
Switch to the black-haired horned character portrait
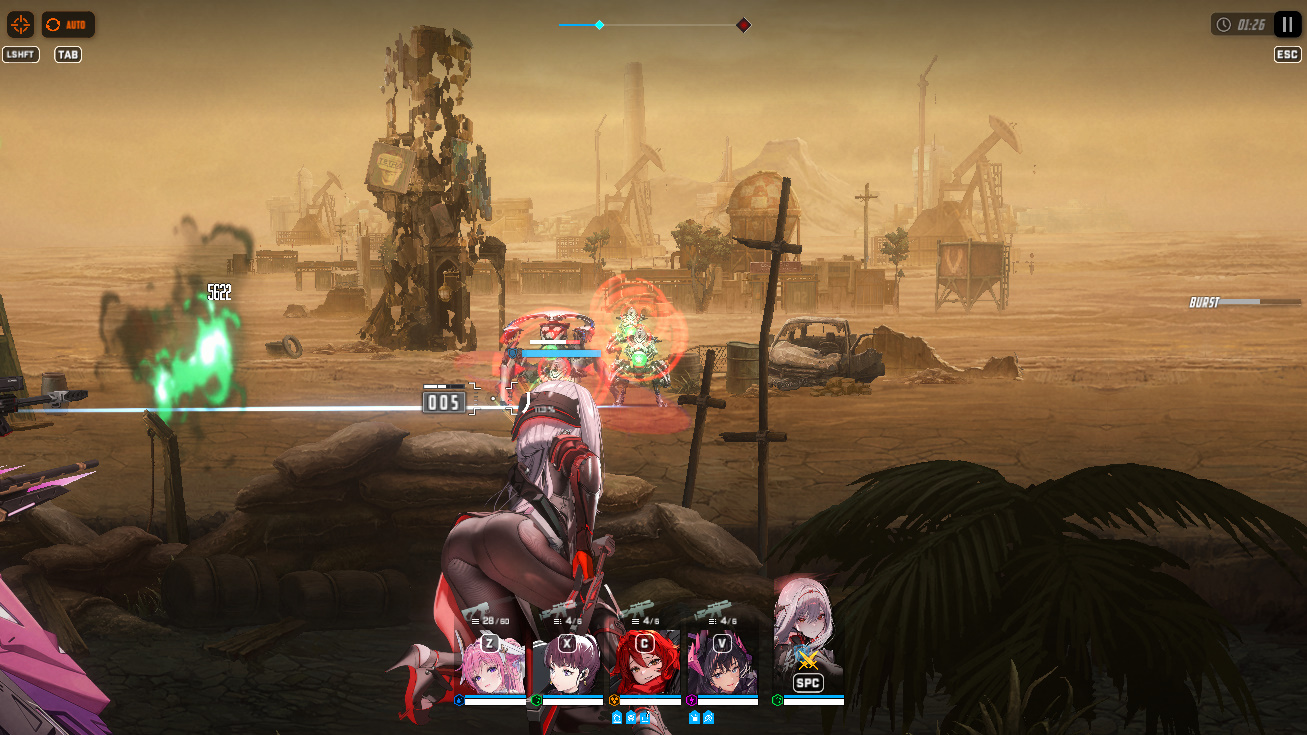click(722, 665)
